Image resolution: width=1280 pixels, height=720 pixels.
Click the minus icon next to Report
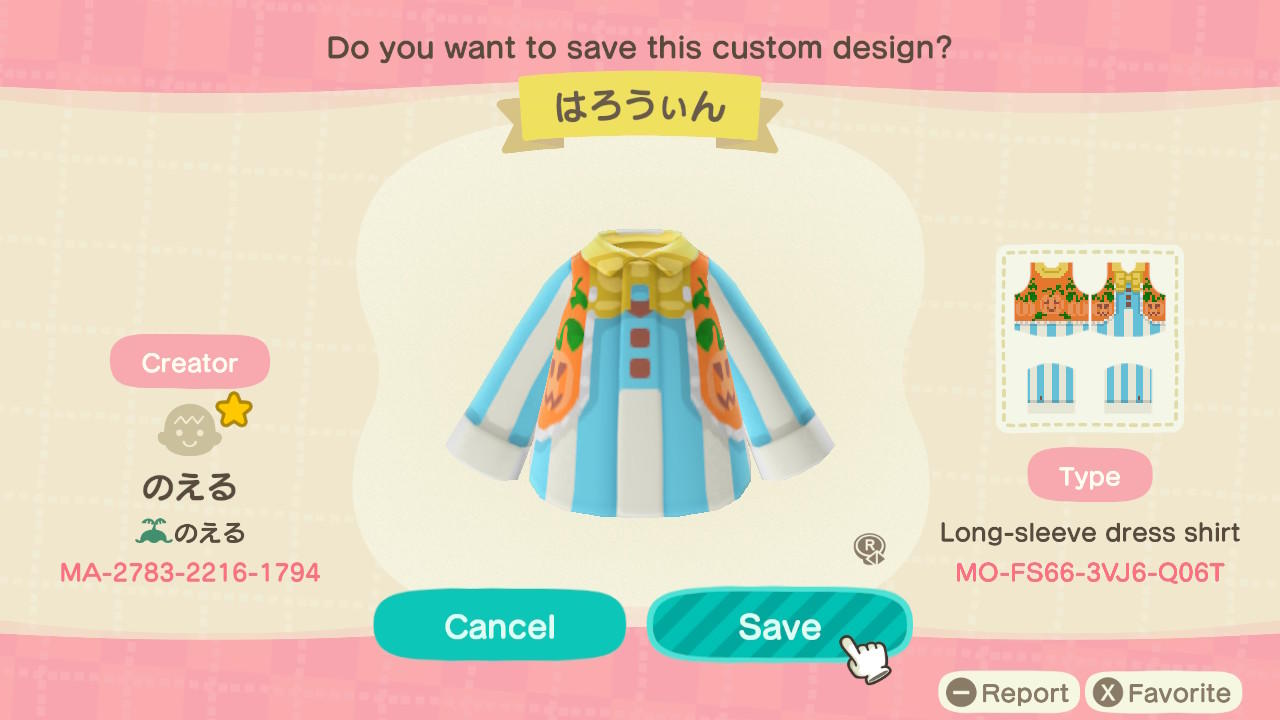click(962, 692)
